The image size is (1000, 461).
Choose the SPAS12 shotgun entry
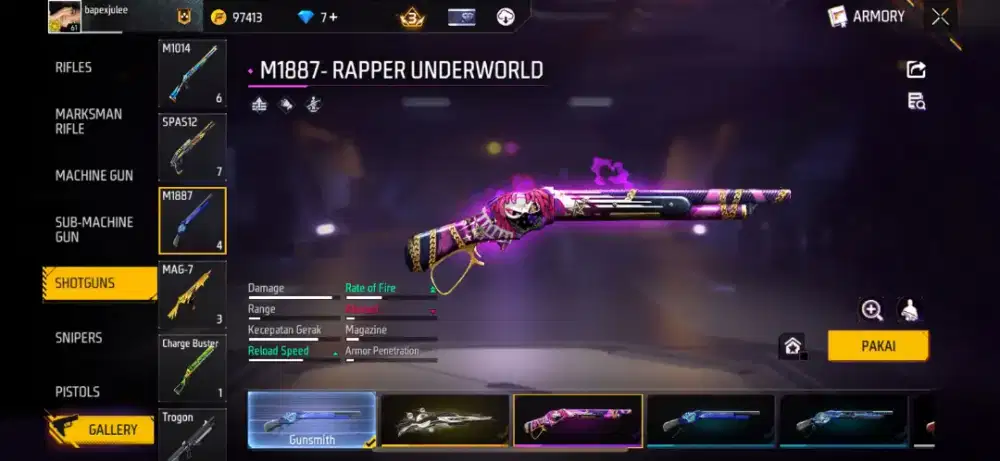tap(192, 147)
